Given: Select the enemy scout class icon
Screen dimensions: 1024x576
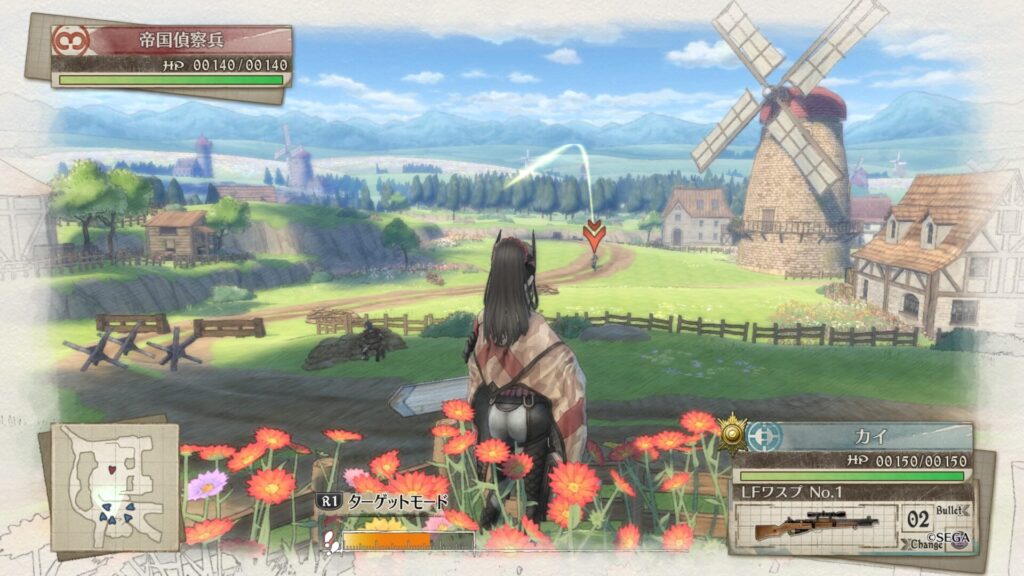Looking at the screenshot, I should (x=70, y=40).
